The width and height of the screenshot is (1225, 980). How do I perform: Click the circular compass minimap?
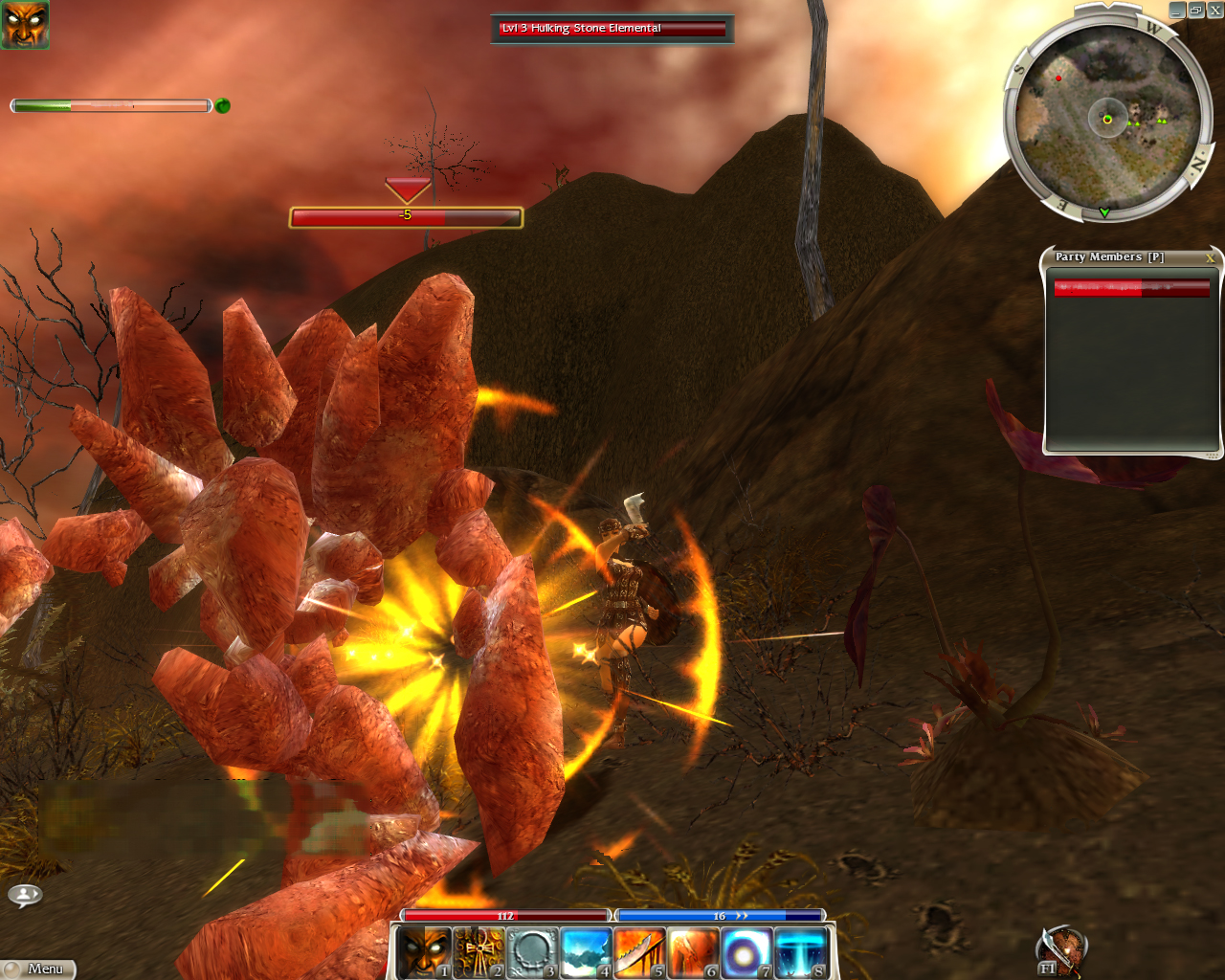pyautogui.click(x=1107, y=119)
